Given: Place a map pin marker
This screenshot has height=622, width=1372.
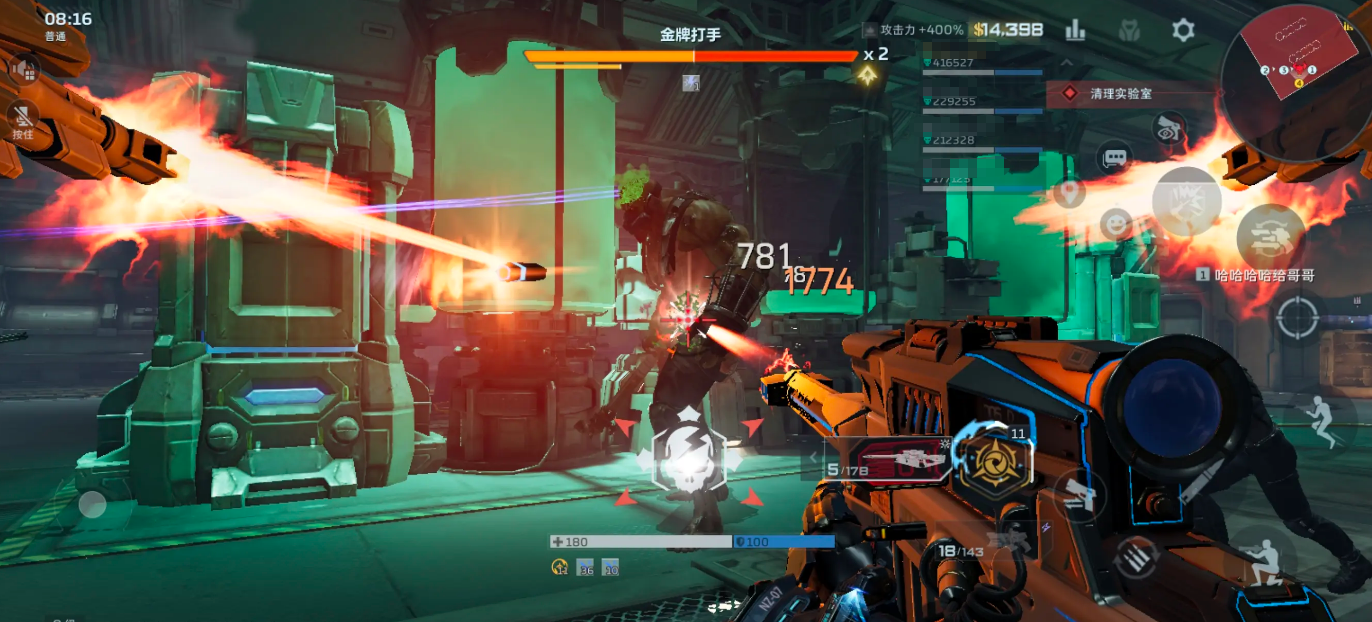Looking at the screenshot, I should coord(1069,192).
